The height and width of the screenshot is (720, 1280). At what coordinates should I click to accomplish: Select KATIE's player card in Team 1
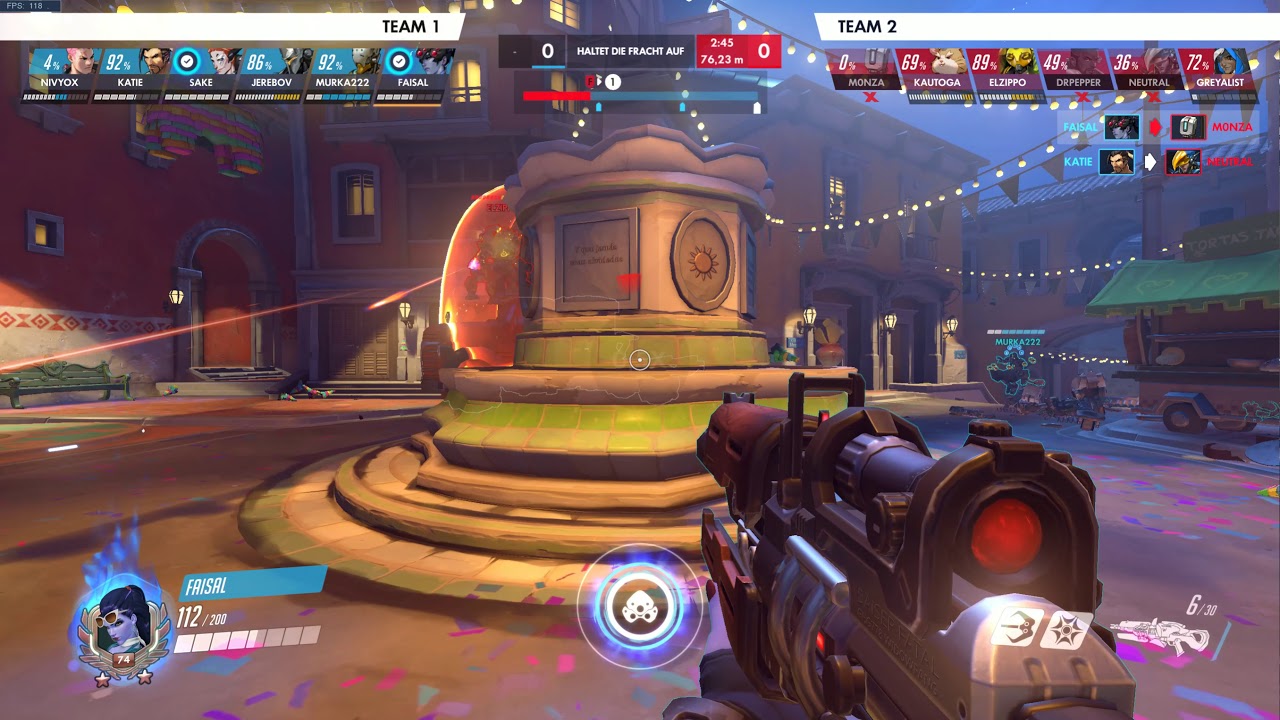[x=128, y=72]
